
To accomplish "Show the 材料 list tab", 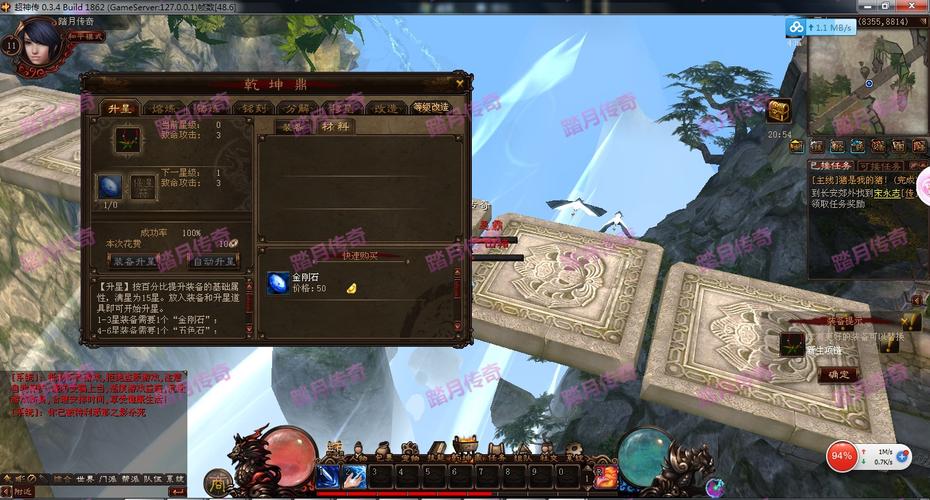I will click(336, 126).
